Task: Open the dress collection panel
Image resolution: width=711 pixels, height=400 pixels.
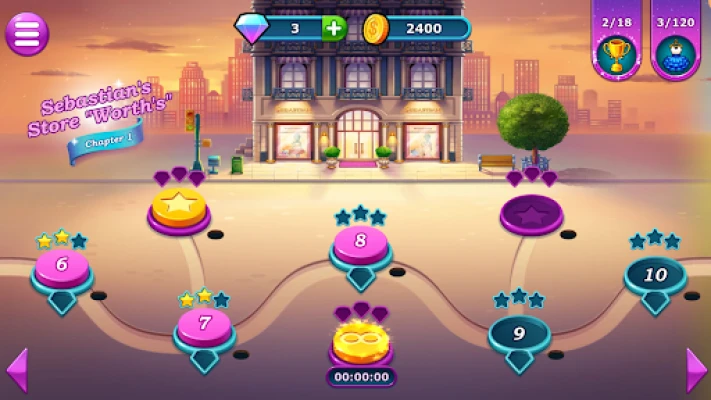Action: pos(676,51)
